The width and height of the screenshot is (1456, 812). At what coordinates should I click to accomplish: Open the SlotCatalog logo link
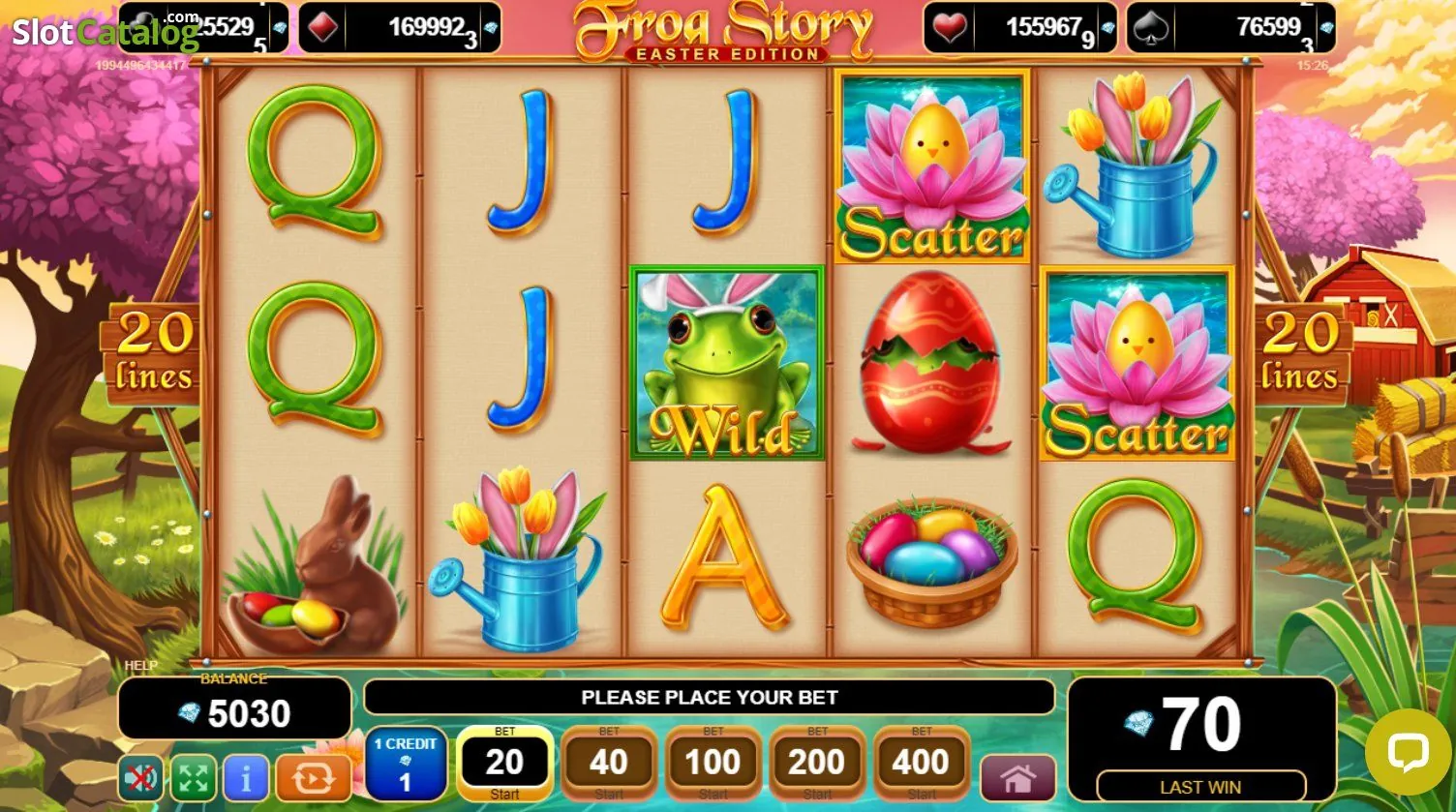tap(105, 32)
